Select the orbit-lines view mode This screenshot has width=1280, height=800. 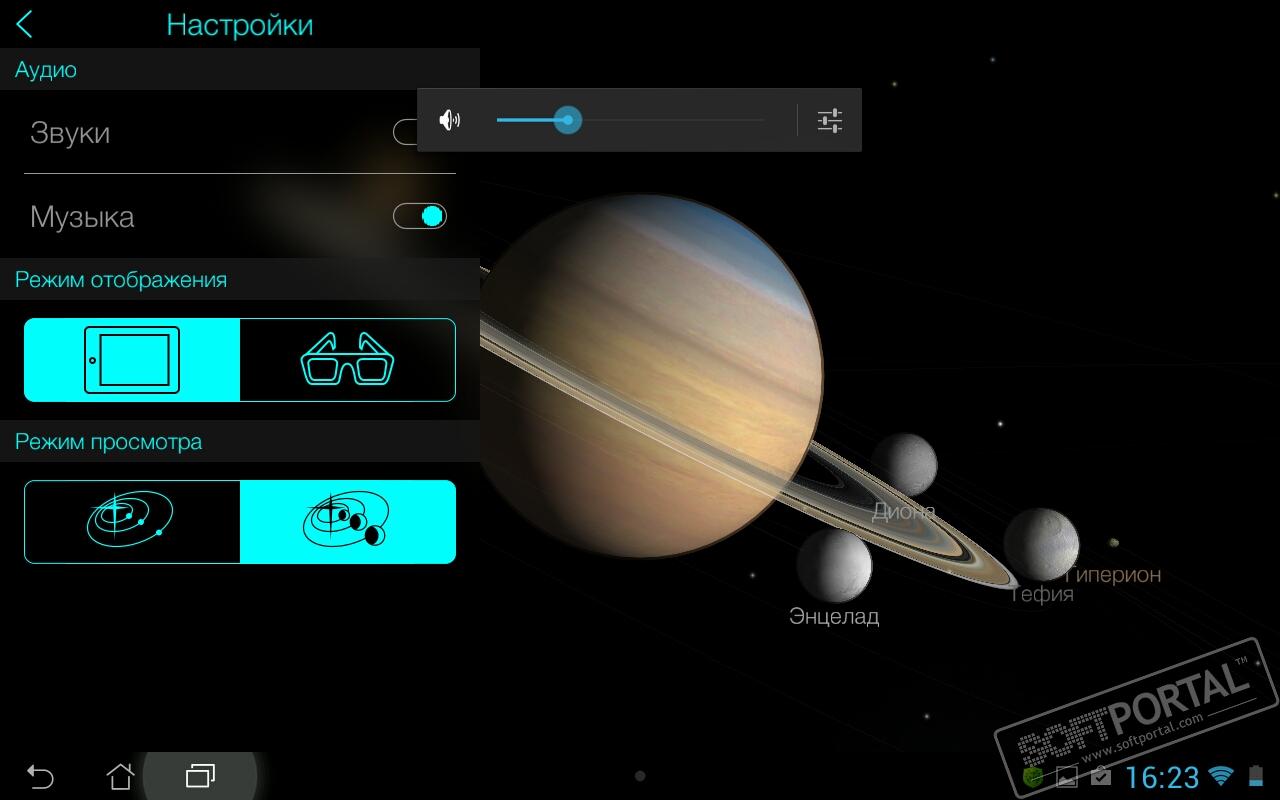point(132,522)
